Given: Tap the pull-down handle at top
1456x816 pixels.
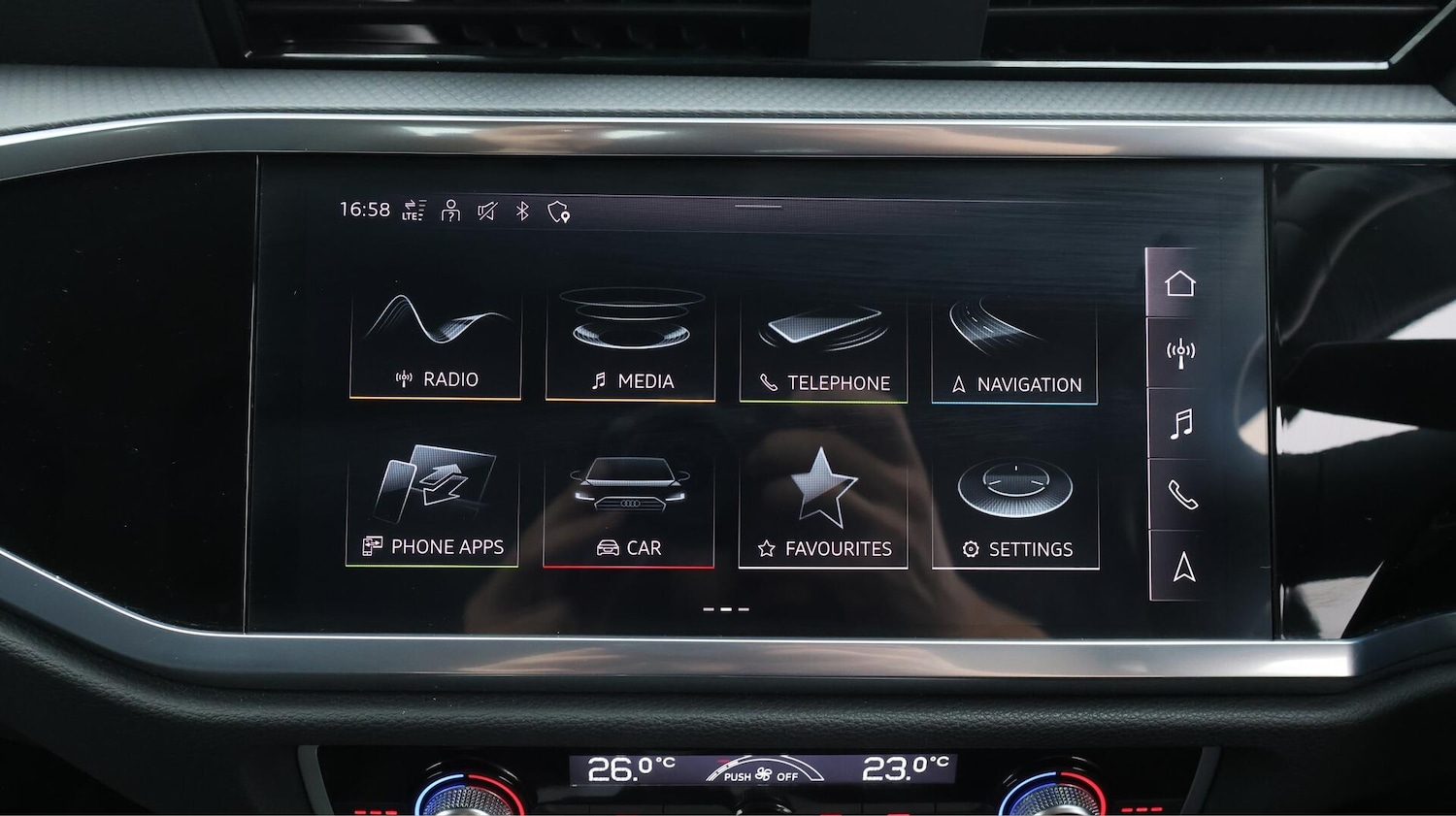Looking at the screenshot, I should pyautogui.click(x=758, y=206).
